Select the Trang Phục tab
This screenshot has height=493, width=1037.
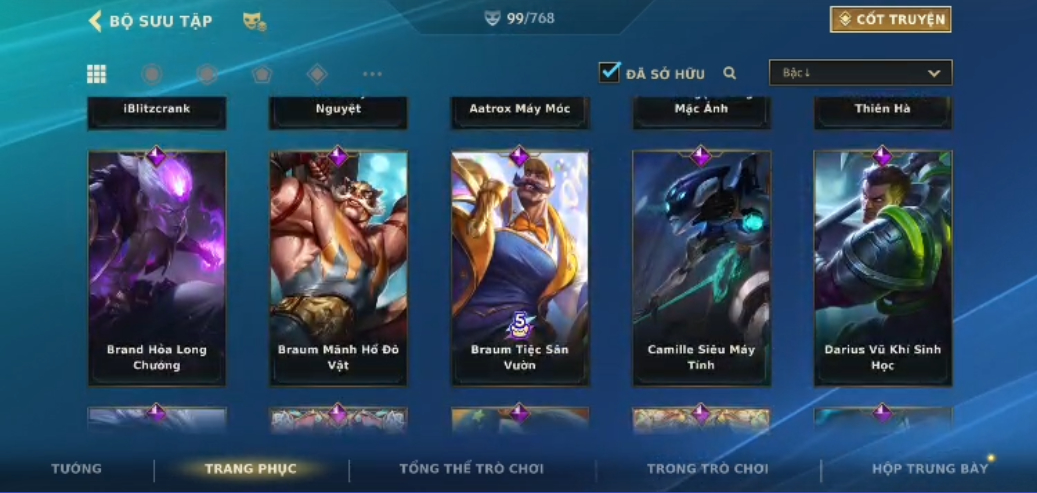251,469
